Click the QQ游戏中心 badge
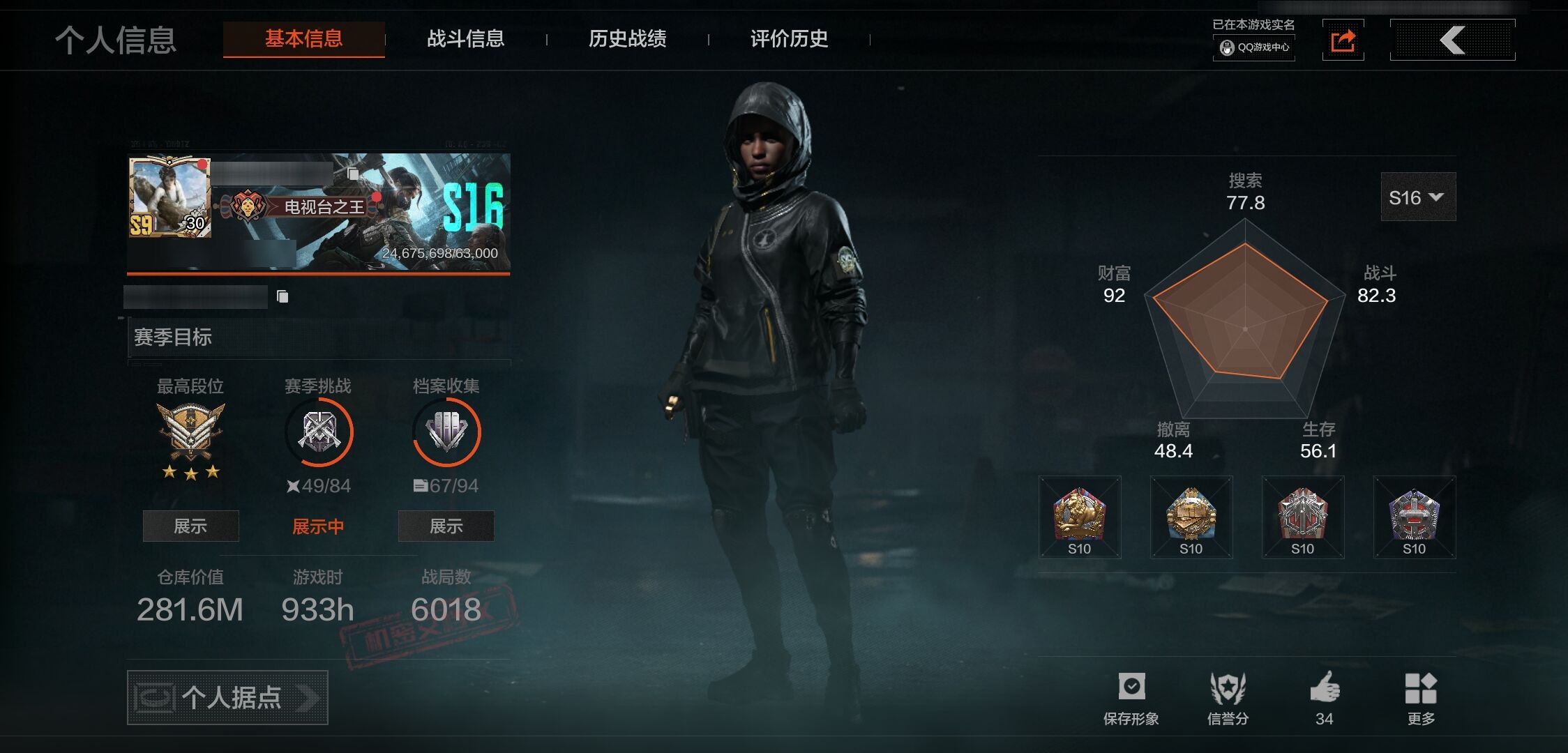The width and height of the screenshot is (1568, 753). click(1254, 47)
